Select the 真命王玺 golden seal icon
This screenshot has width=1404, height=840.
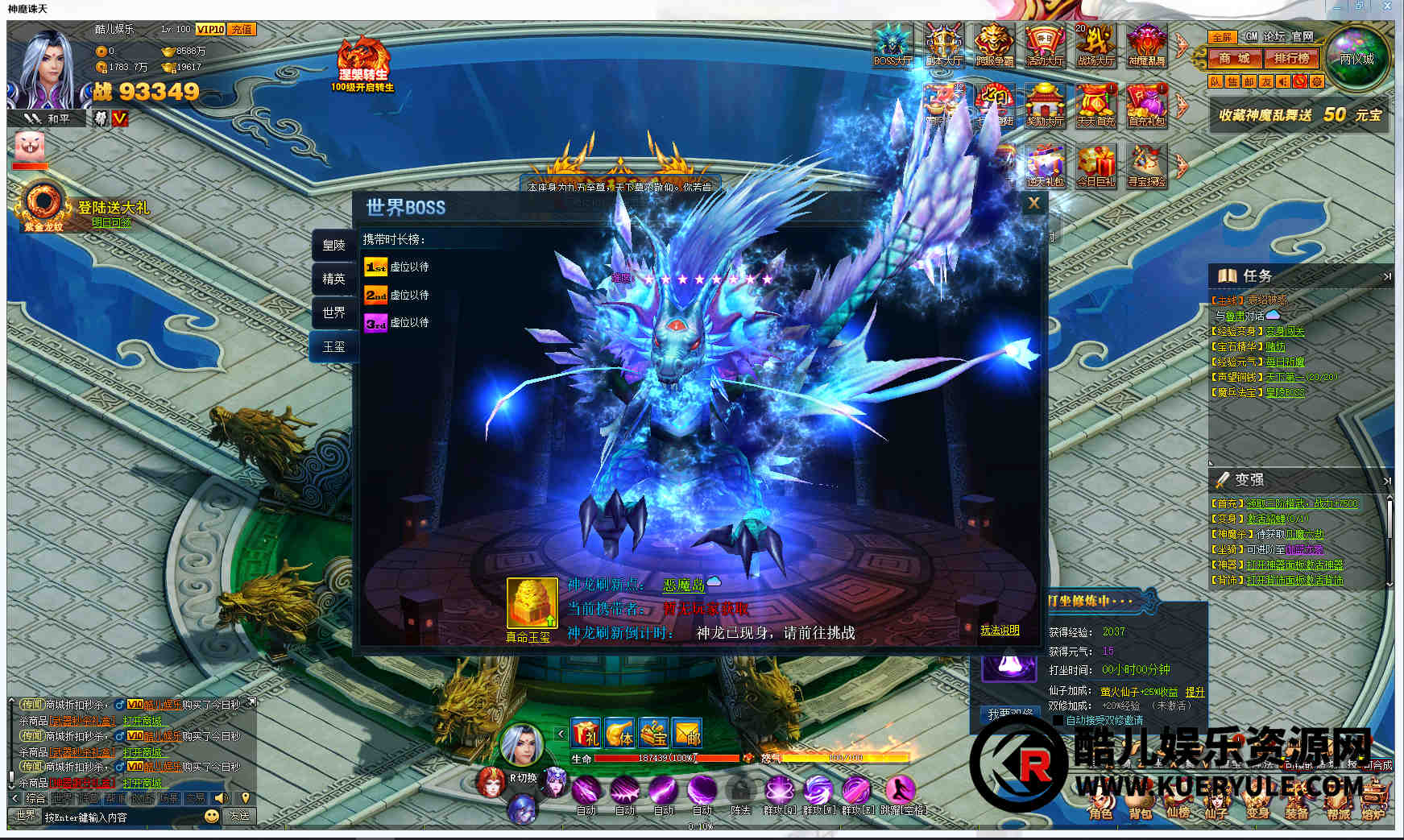coord(532,602)
